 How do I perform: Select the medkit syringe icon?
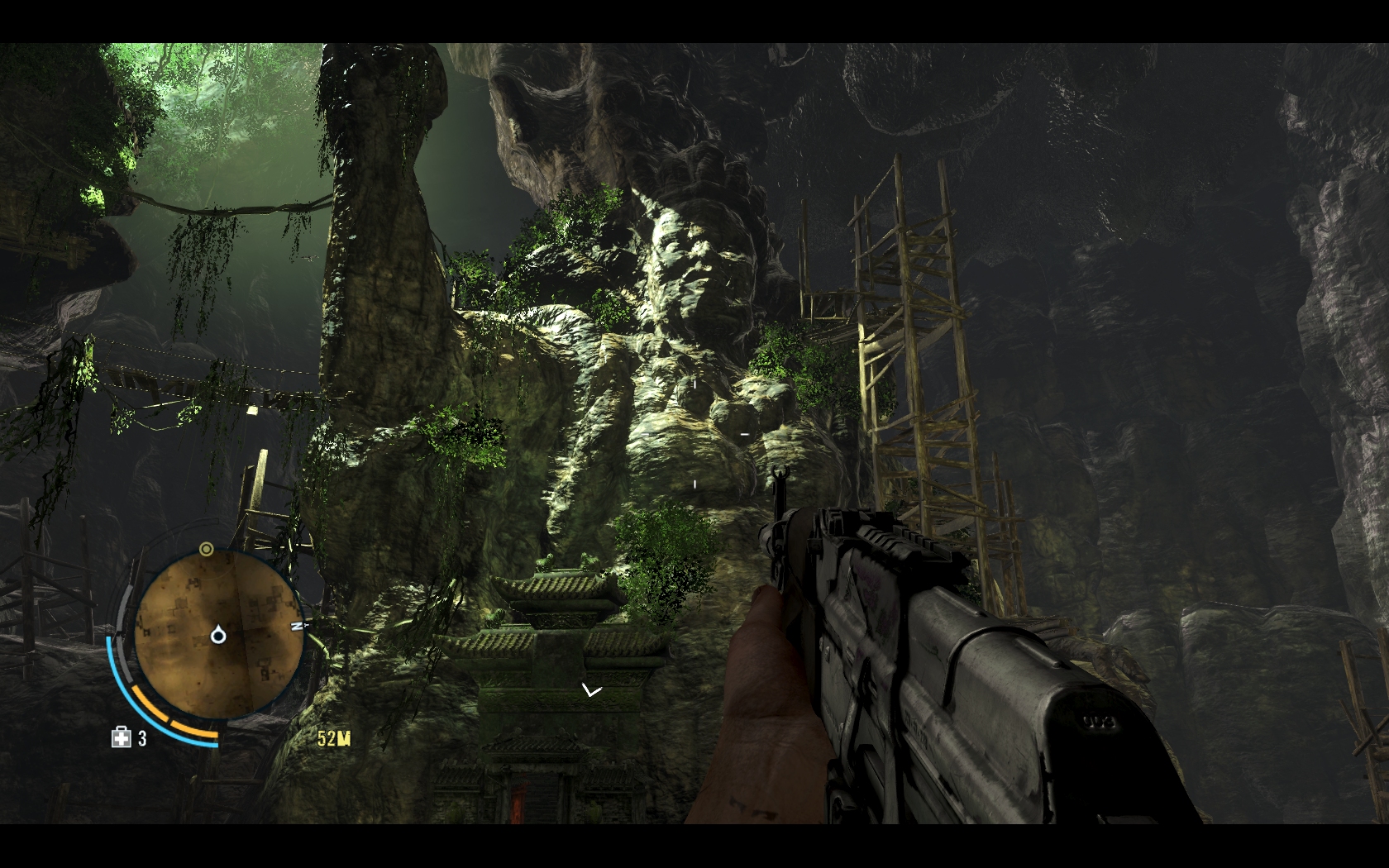pos(122,737)
